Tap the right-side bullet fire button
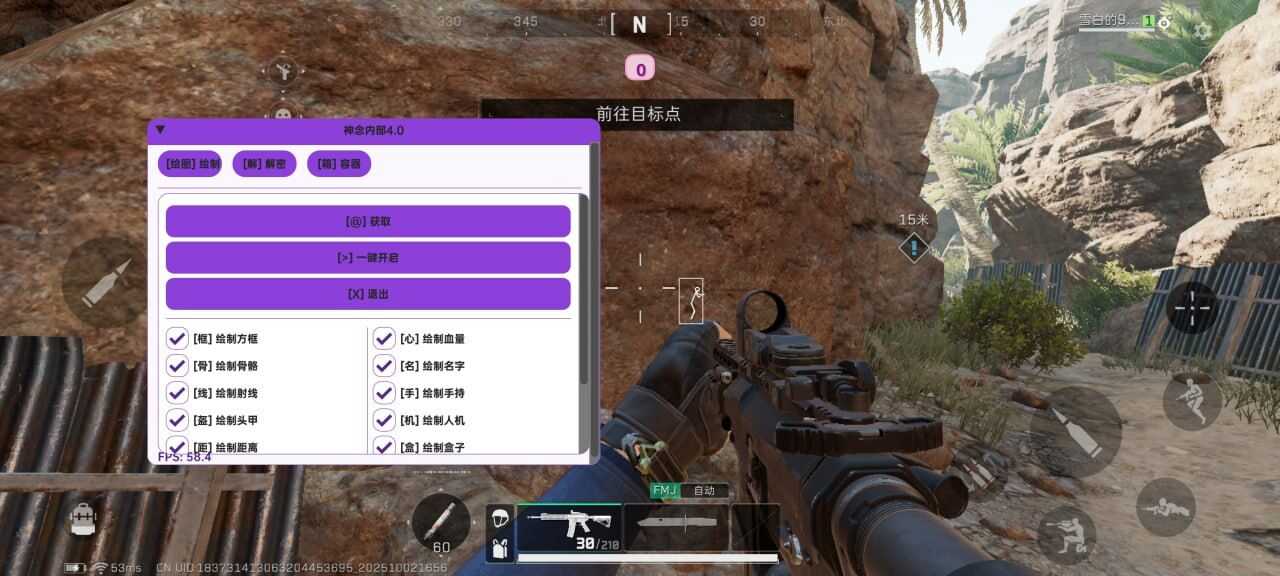The image size is (1280, 576). 1075,431
